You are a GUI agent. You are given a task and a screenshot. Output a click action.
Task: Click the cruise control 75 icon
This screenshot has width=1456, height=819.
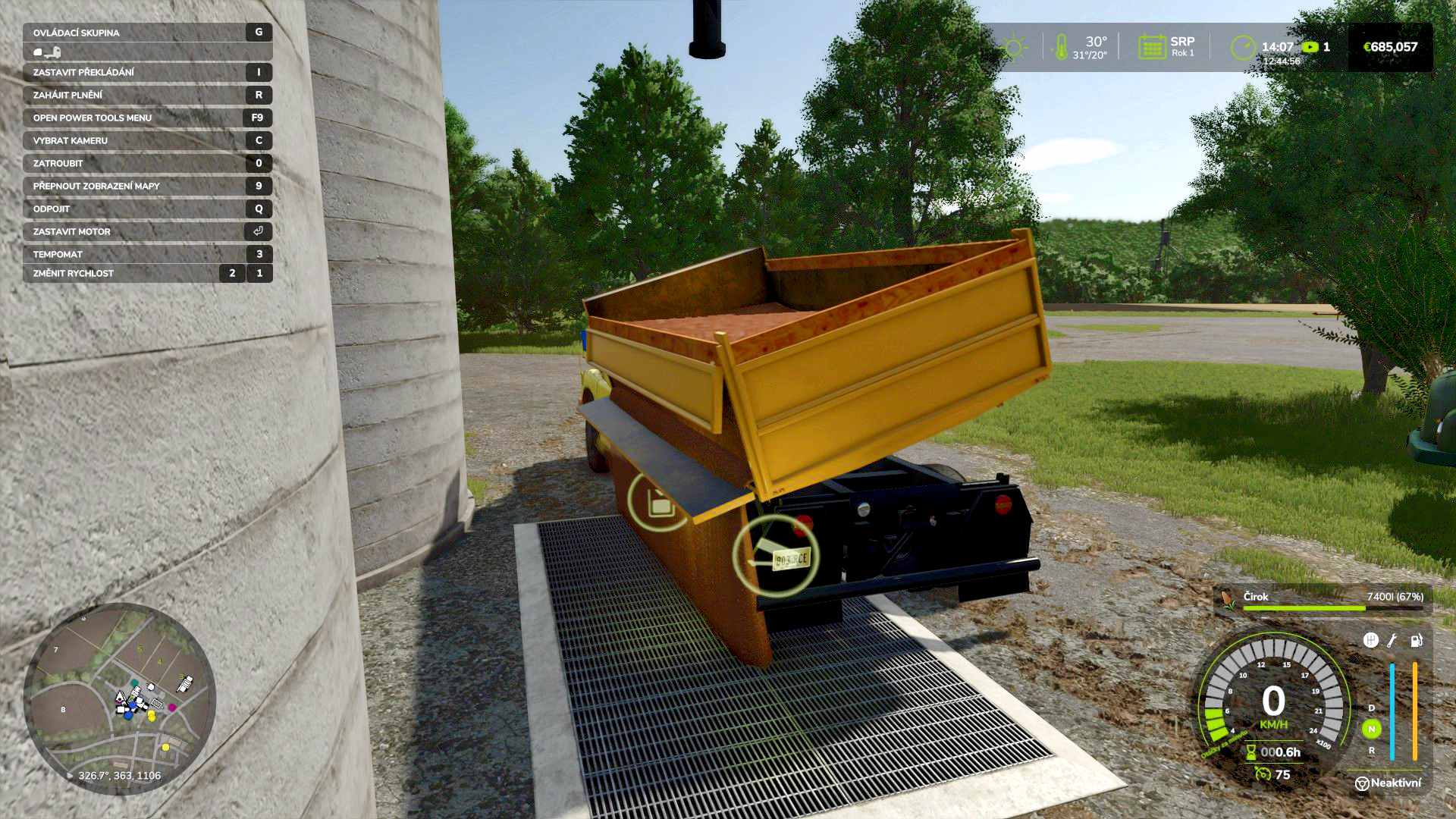click(x=1263, y=773)
